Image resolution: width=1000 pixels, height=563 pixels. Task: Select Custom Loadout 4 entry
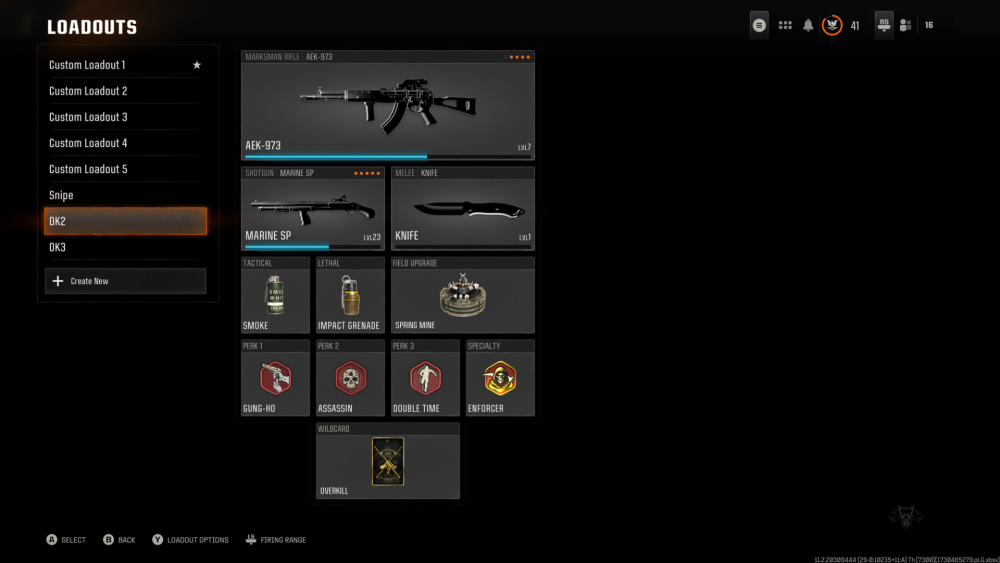pyautogui.click(x=125, y=143)
